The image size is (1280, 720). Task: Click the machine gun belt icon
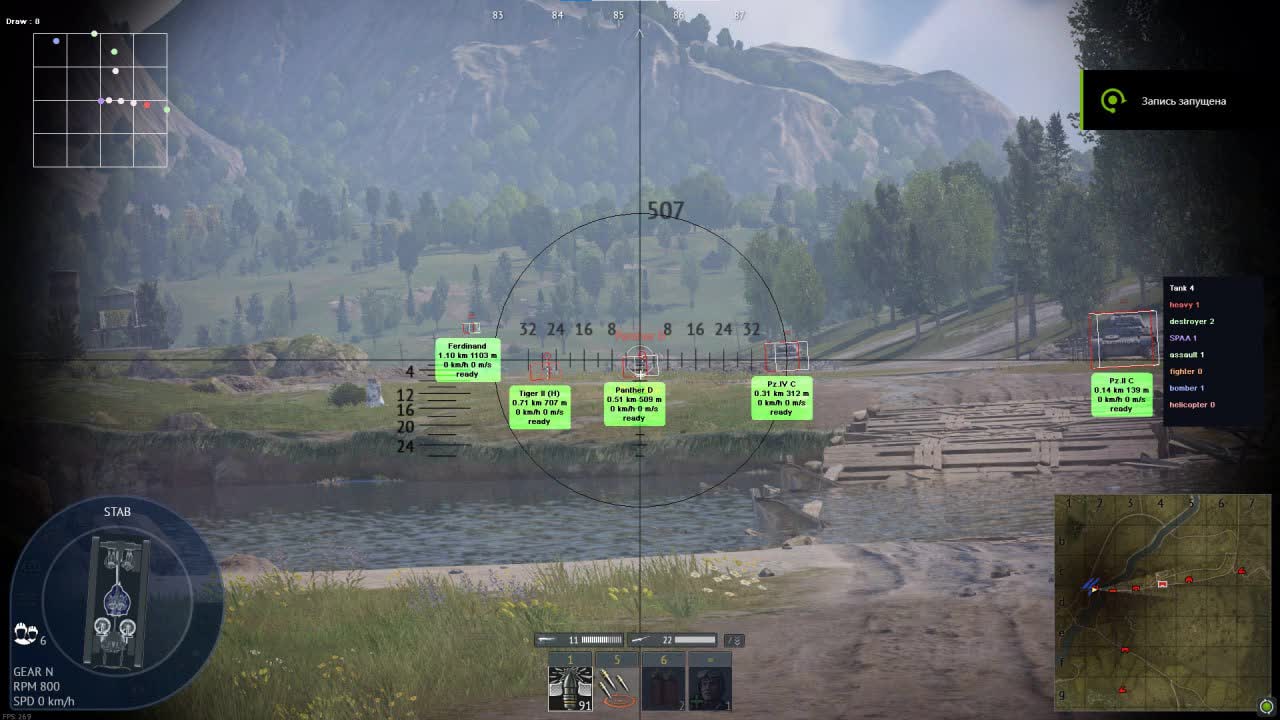[x=546, y=639]
